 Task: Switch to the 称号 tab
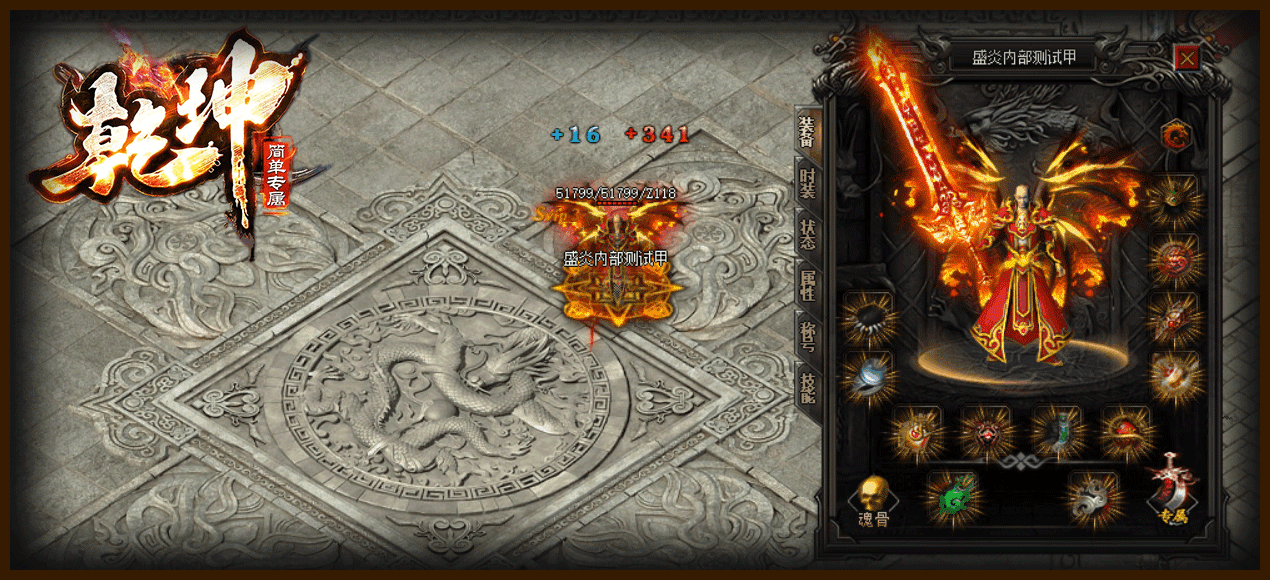(806, 334)
